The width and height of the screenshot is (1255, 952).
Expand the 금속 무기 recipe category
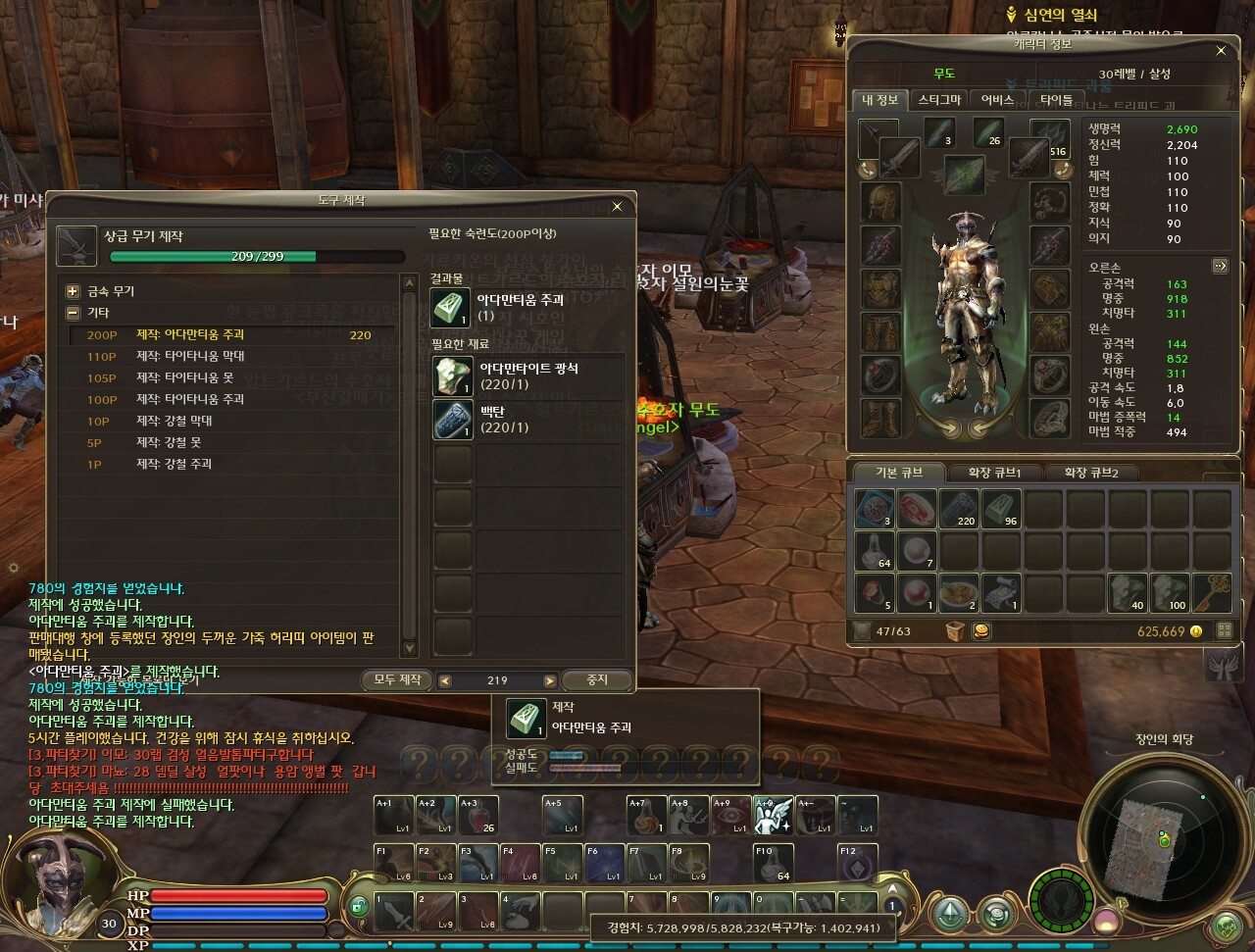(73, 291)
